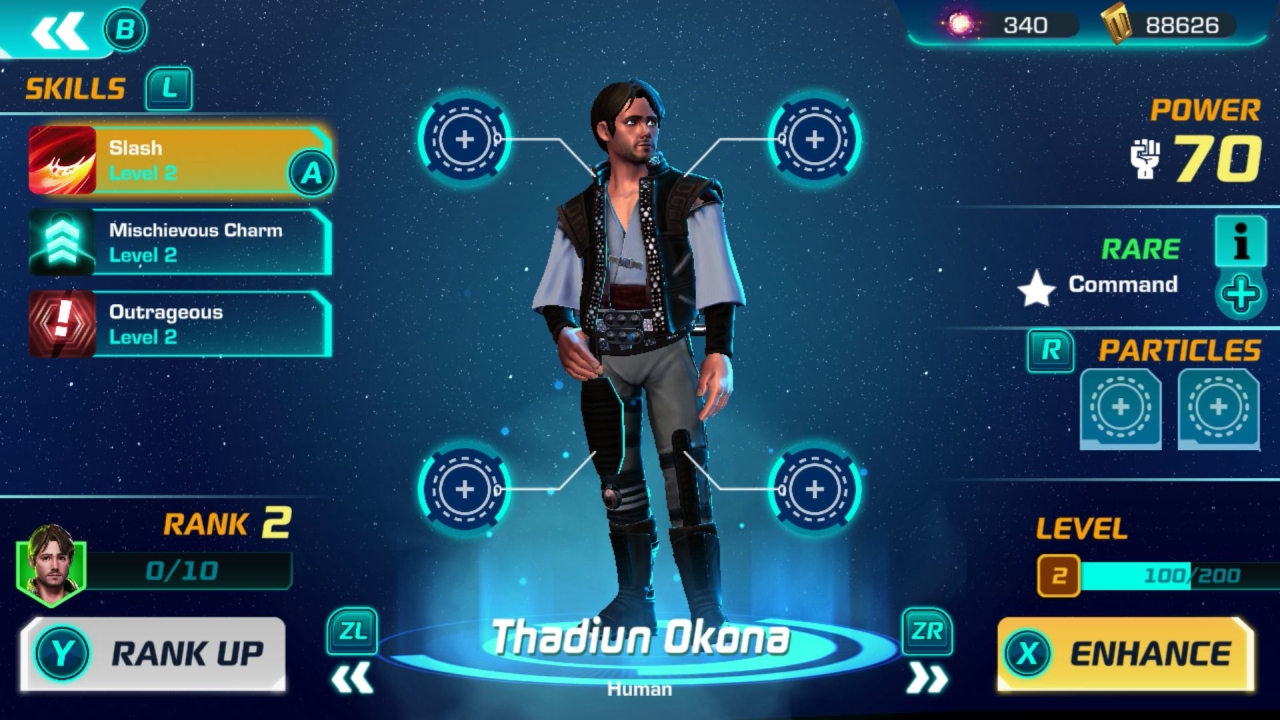This screenshot has width=1280, height=720.
Task: Open the Skills menu via L
Action: pyautogui.click(x=169, y=89)
